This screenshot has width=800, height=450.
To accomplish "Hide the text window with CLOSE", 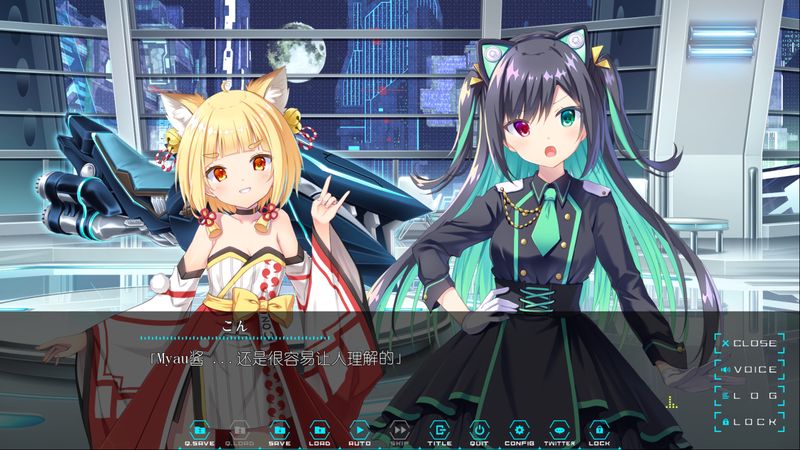I will click(748, 343).
